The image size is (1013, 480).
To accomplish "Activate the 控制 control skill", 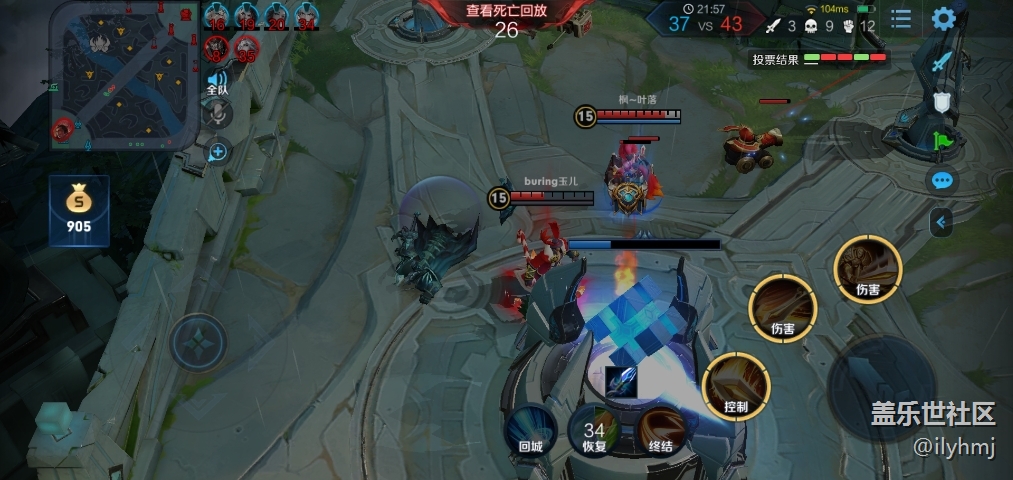I will pos(736,385).
